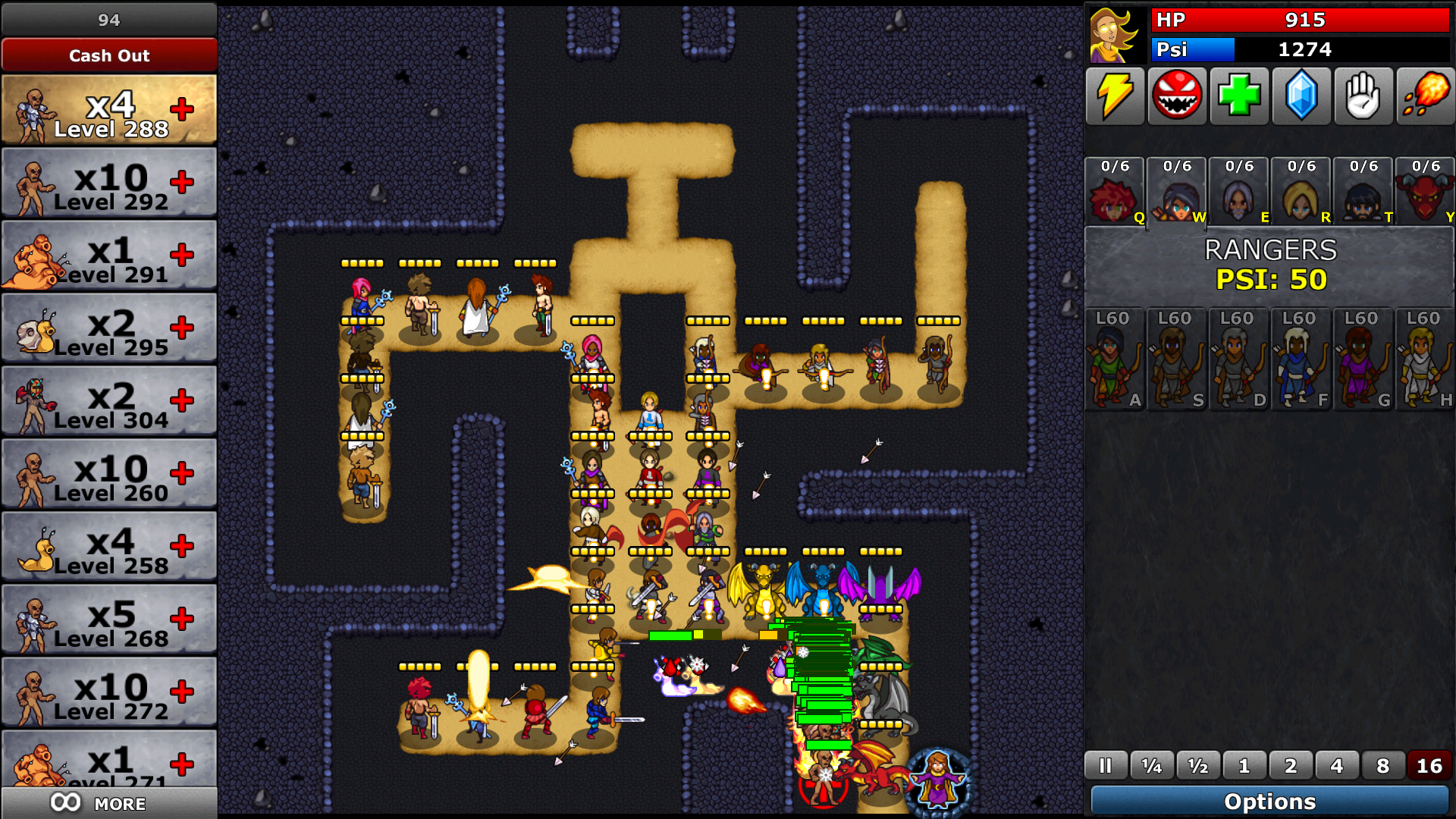Activate the lightning bolt spell
1456x819 pixels.
click(x=1115, y=96)
